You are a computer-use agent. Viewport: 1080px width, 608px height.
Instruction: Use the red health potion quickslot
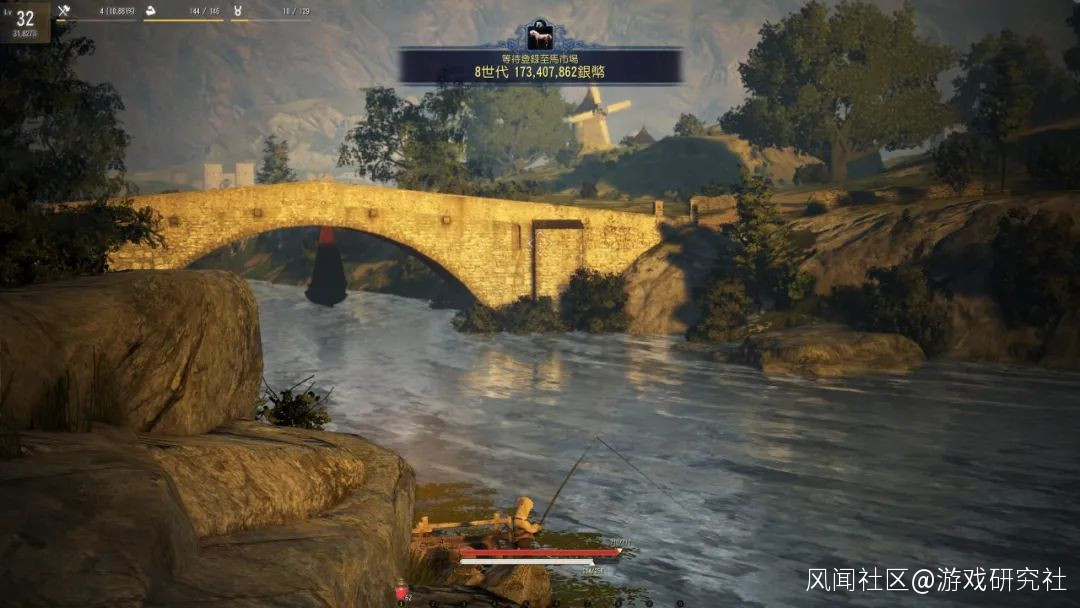402,591
